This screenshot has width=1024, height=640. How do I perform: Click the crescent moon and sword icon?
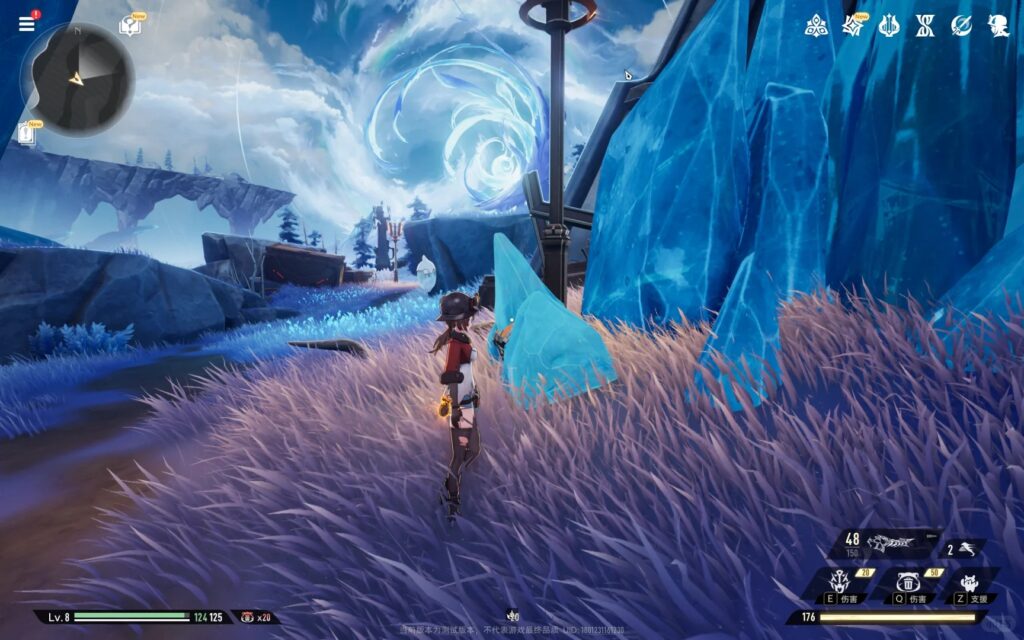(x=961, y=26)
